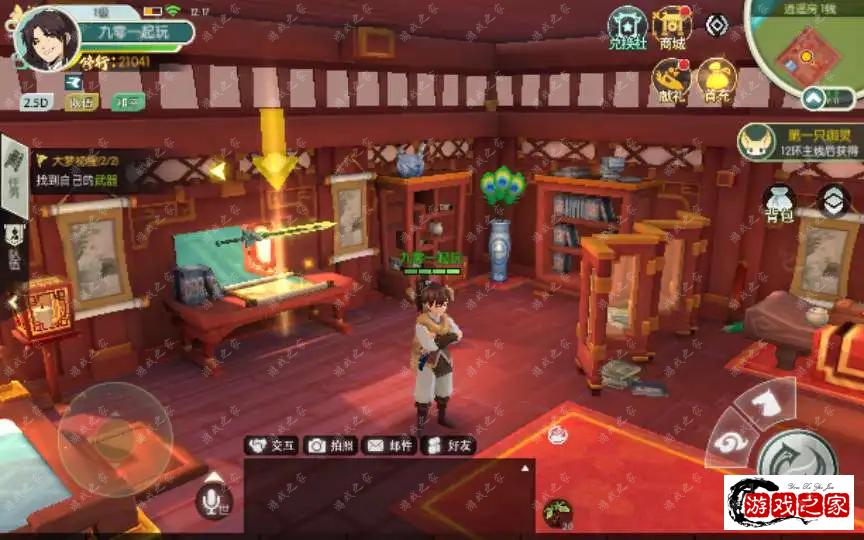This screenshot has width=864, height=540.
Task: Click the layered diamond icon beside 背包
Action: coord(833,201)
